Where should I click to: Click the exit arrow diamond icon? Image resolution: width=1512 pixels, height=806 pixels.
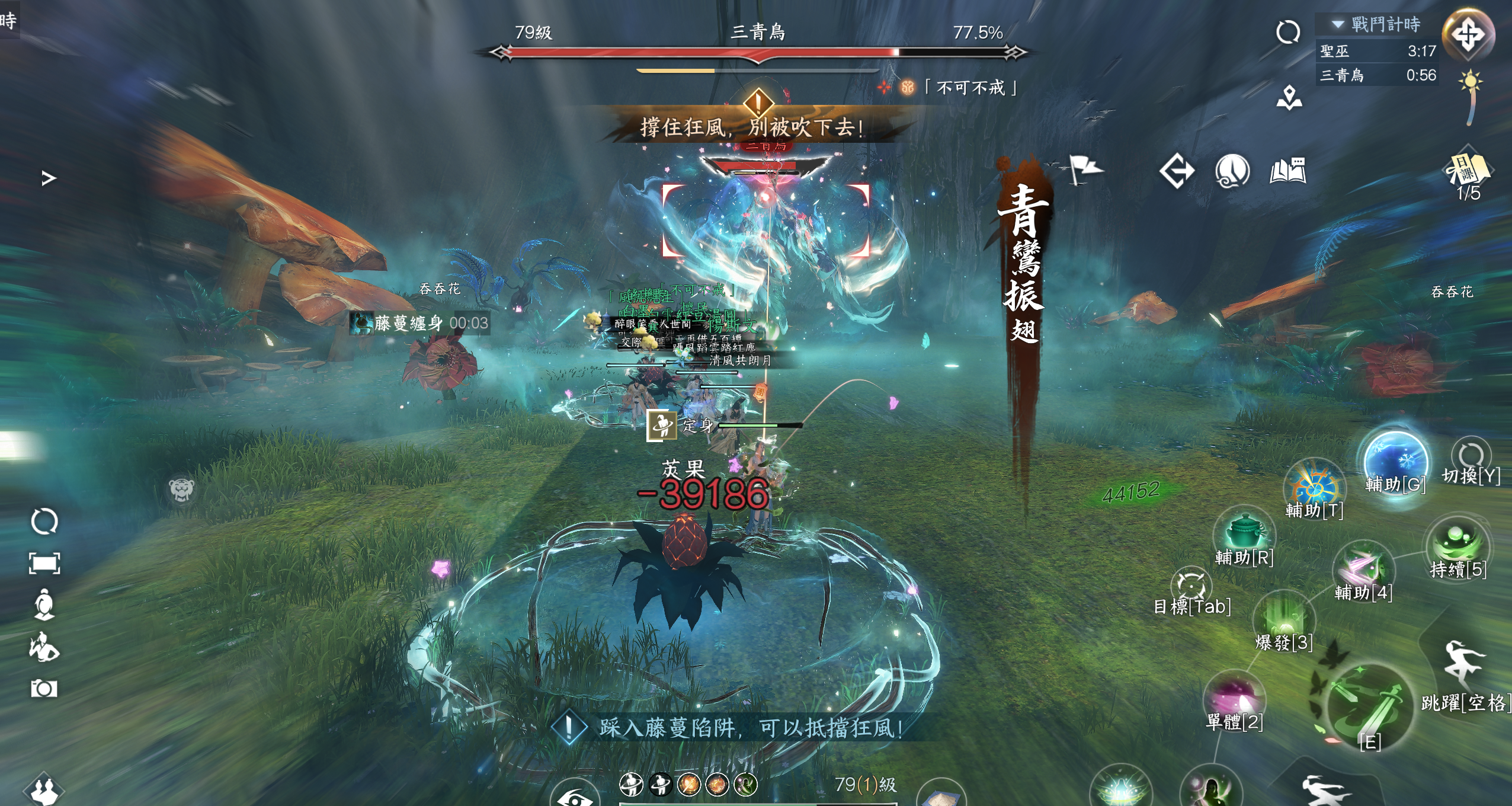[x=1177, y=171]
